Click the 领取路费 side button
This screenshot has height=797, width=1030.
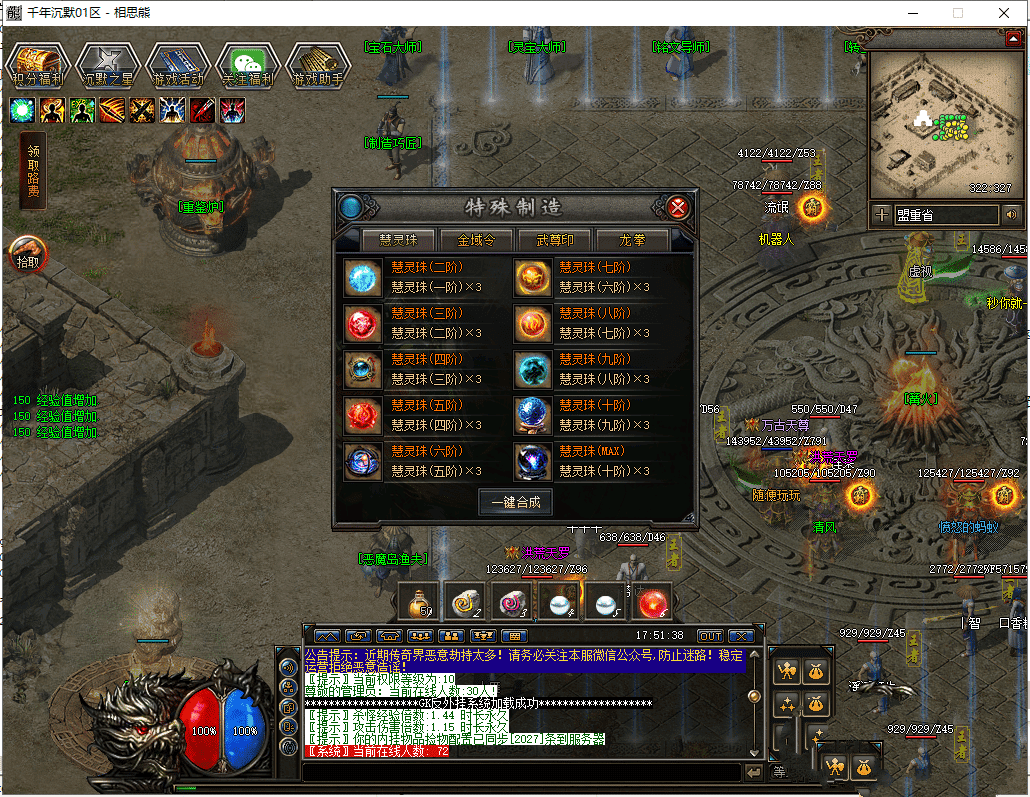pyautogui.click(x=33, y=170)
